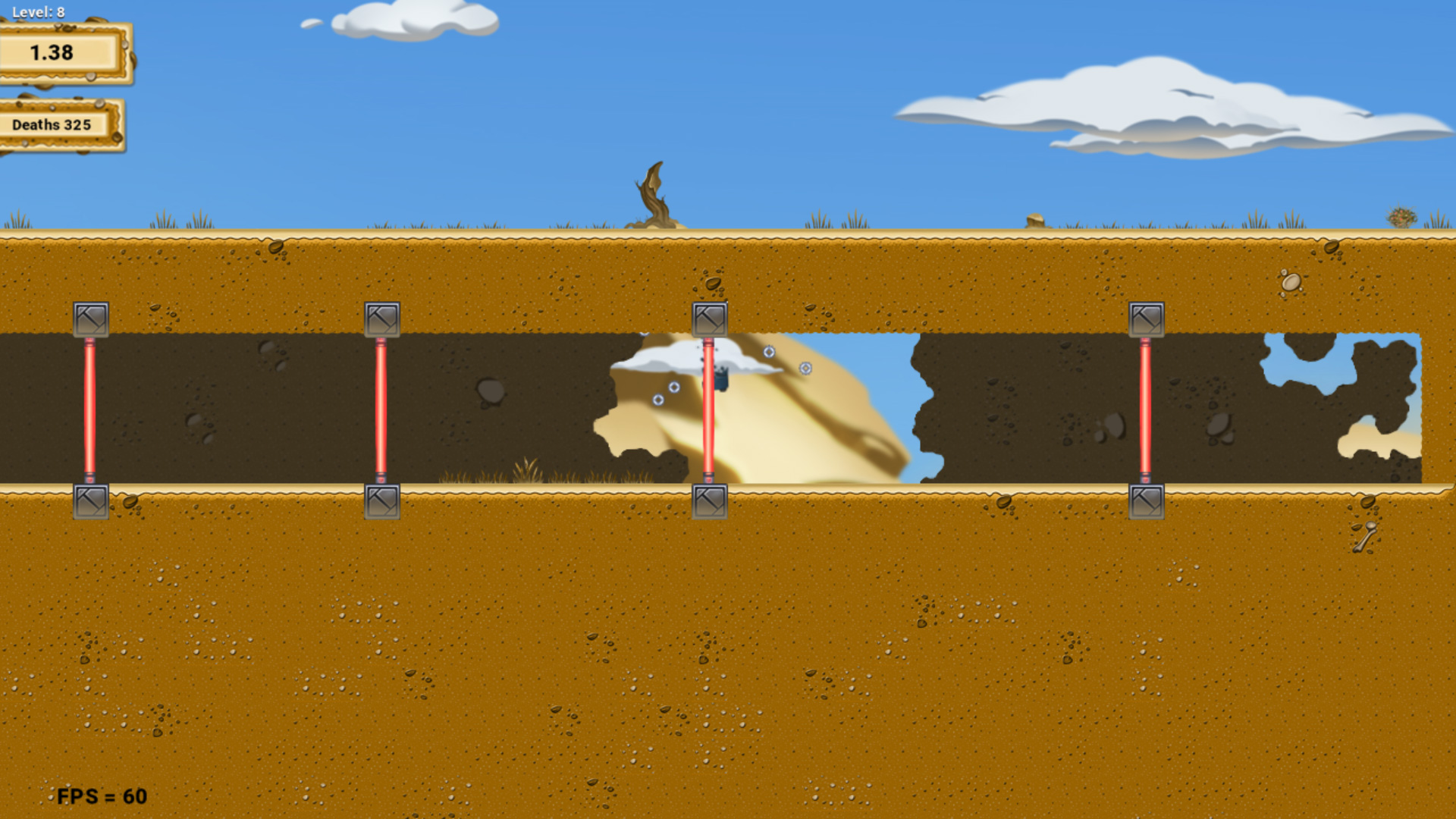
Task: Click the lower ring collectible near the cloud
Action: click(658, 400)
